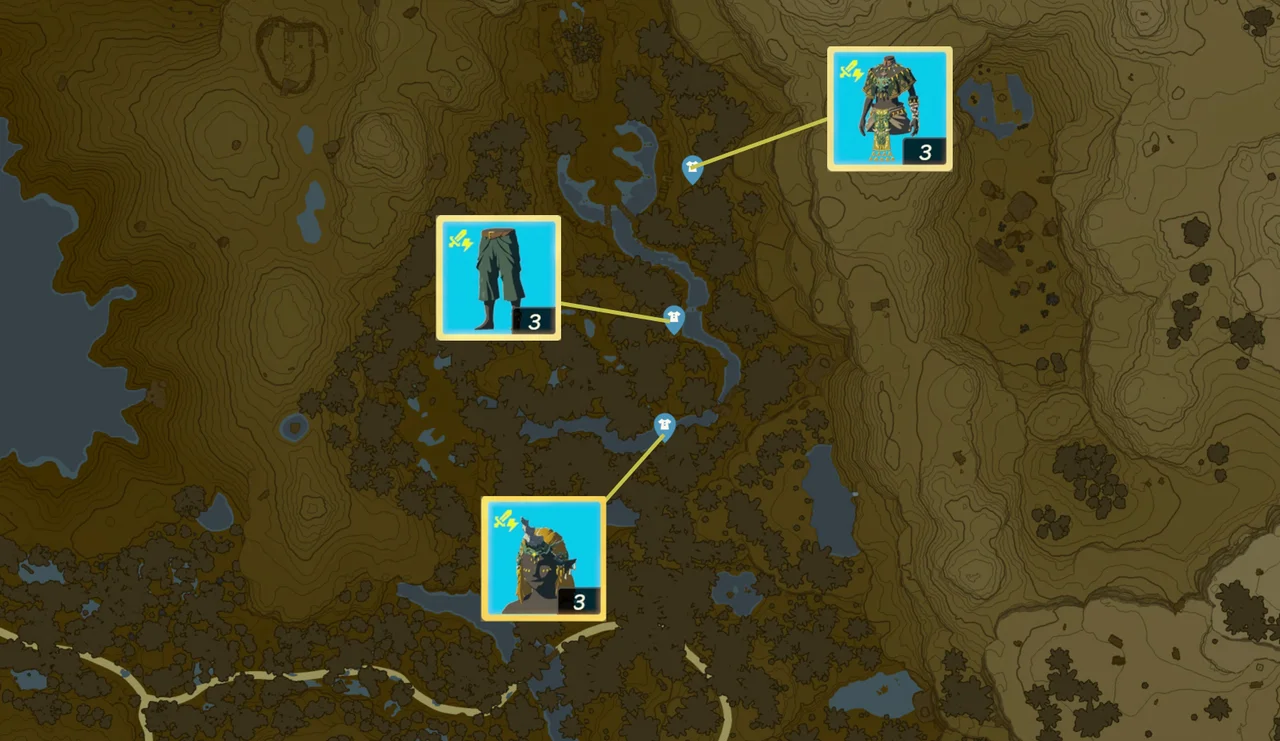This screenshot has width=1280, height=741.
Task: Open the Charged headdress thumbnail
Action: click(x=542, y=557)
